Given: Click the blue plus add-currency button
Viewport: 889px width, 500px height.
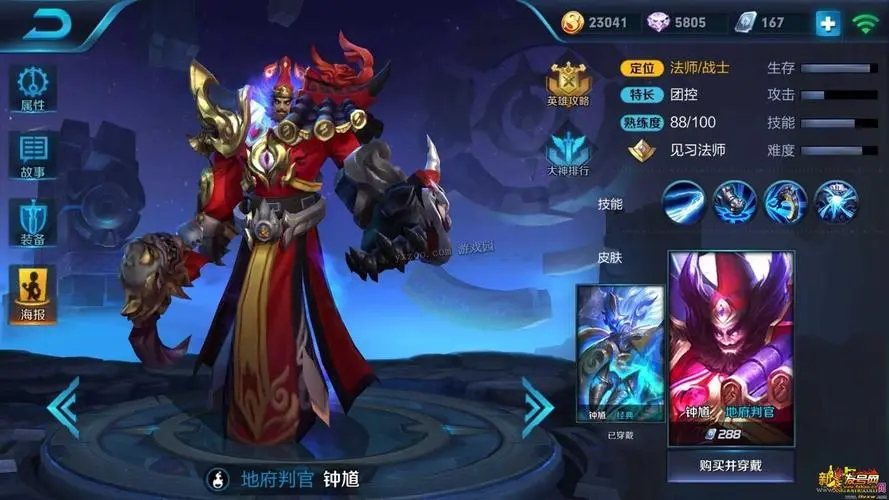Looking at the screenshot, I should [x=828, y=22].
